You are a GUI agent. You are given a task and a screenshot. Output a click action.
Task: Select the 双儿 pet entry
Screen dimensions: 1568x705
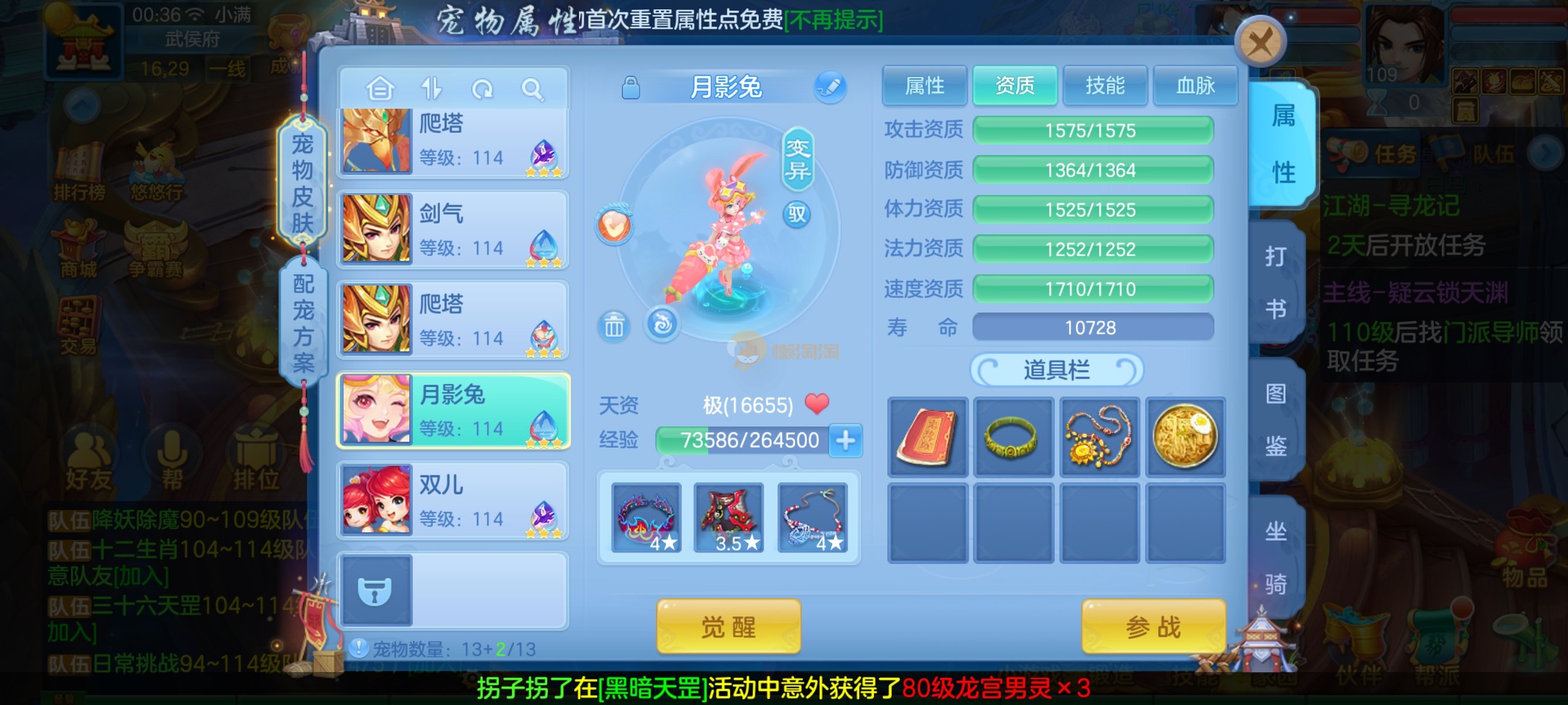pyautogui.click(x=453, y=501)
